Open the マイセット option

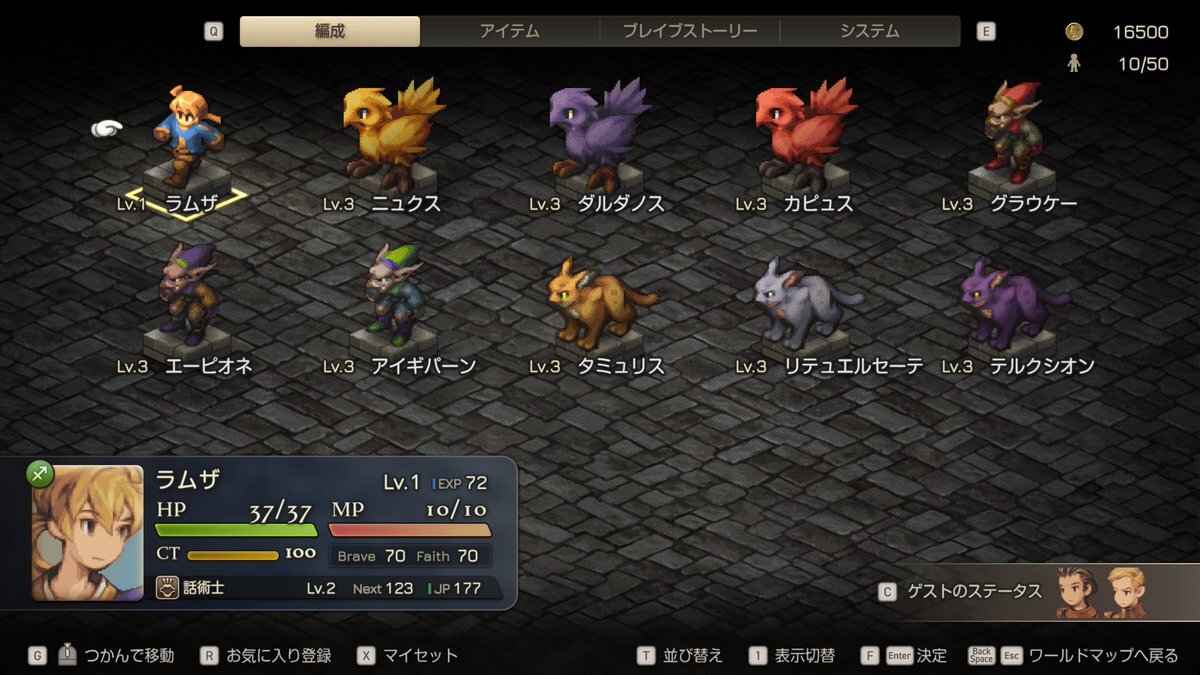pyautogui.click(x=420, y=656)
